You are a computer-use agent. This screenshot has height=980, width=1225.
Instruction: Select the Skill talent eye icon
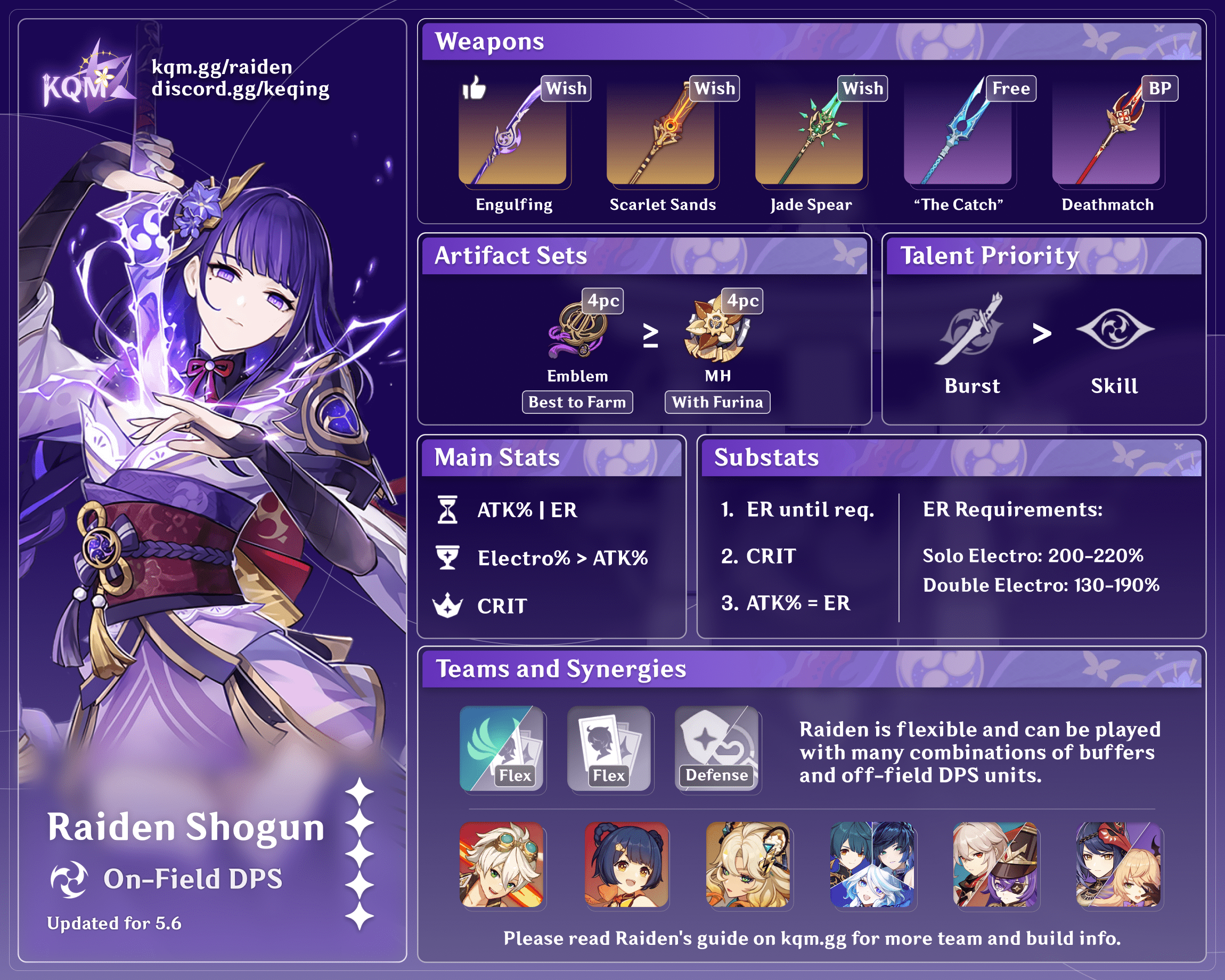pyautogui.click(x=1114, y=330)
